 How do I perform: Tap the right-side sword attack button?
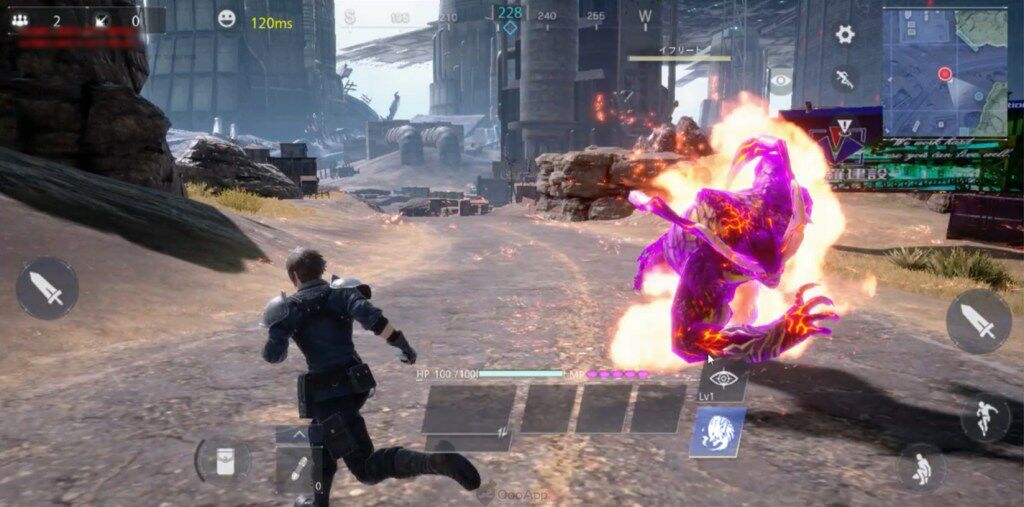[x=978, y=321]
